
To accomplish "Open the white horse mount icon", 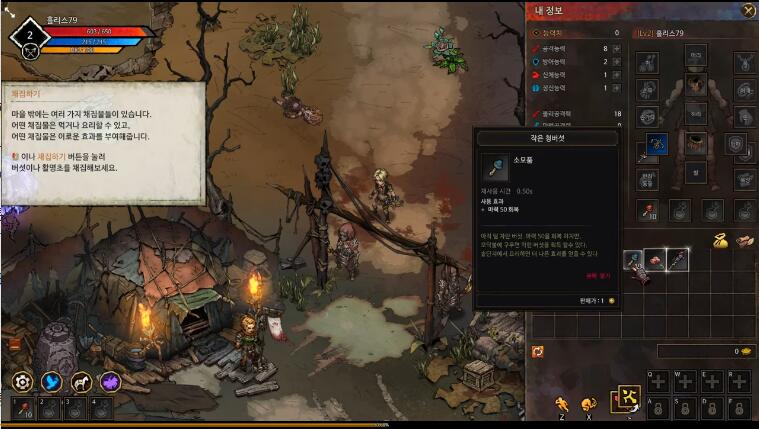I will click(x=81, y=381).
